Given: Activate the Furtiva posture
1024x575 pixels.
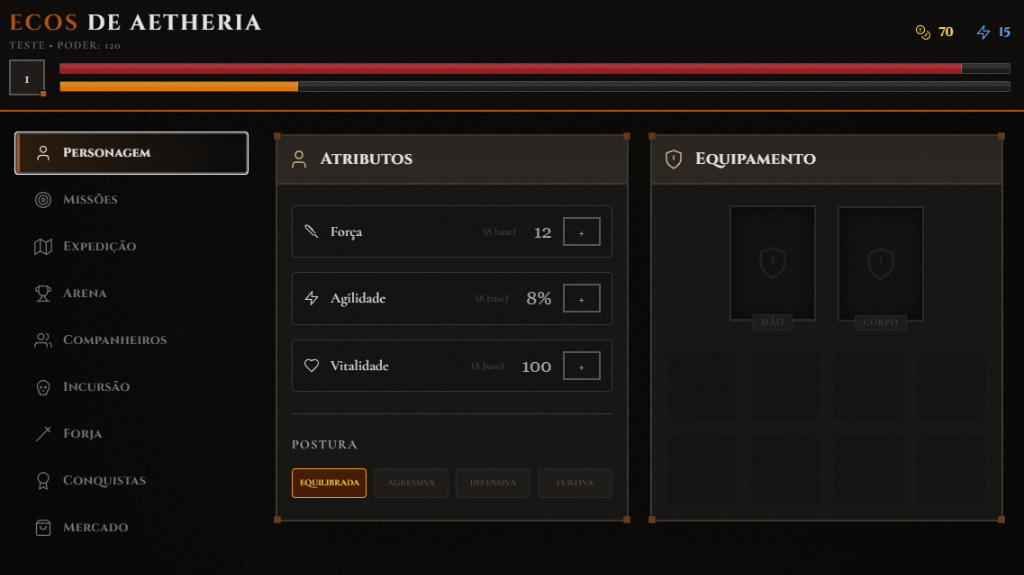Looking at the screenshot, I should 575,483.
